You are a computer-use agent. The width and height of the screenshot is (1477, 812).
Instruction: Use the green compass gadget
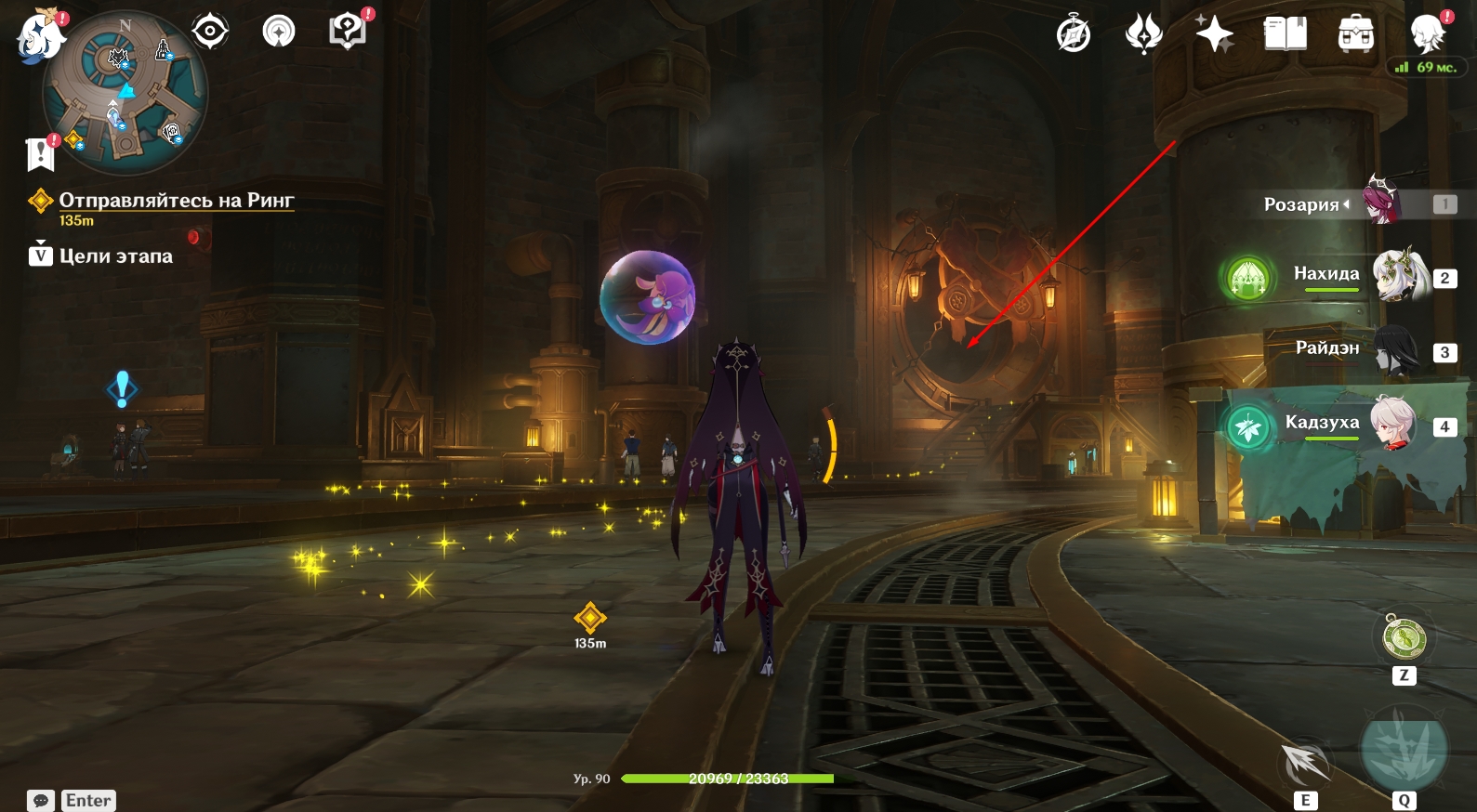coord(1404,638)
